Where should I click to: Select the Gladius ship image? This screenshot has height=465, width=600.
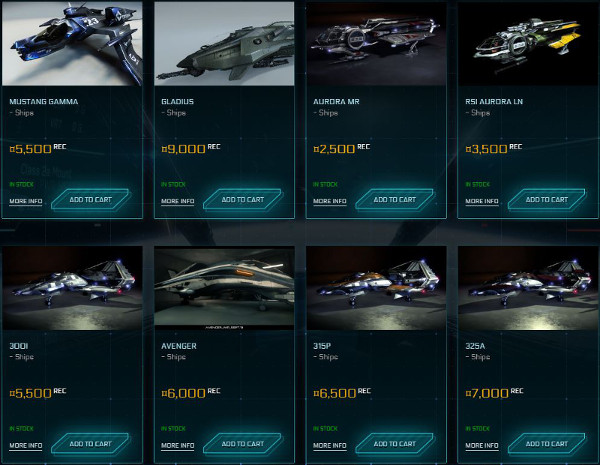[x=224, y=44]
